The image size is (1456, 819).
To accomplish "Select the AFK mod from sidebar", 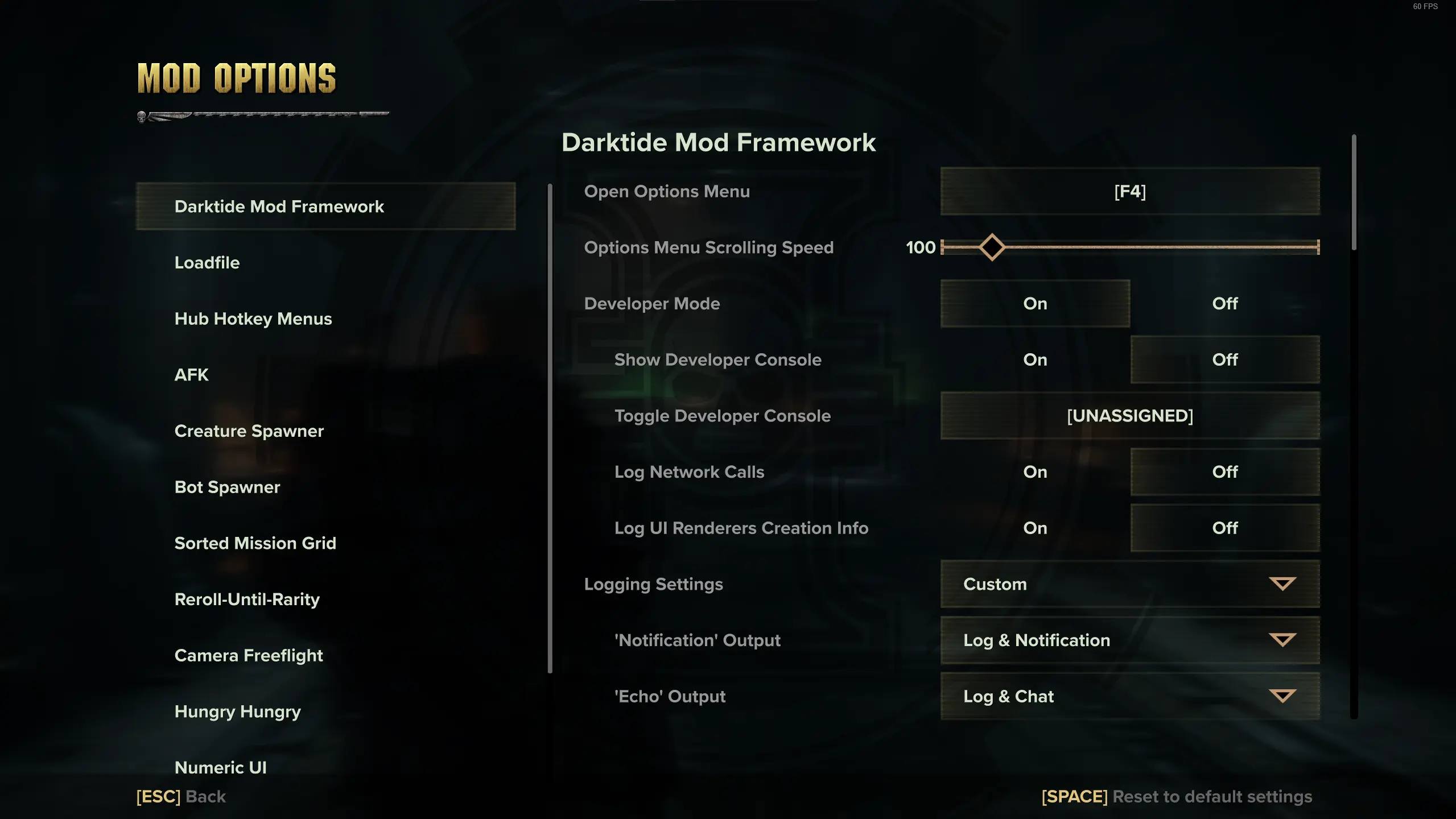I will (x=192, y=374).
